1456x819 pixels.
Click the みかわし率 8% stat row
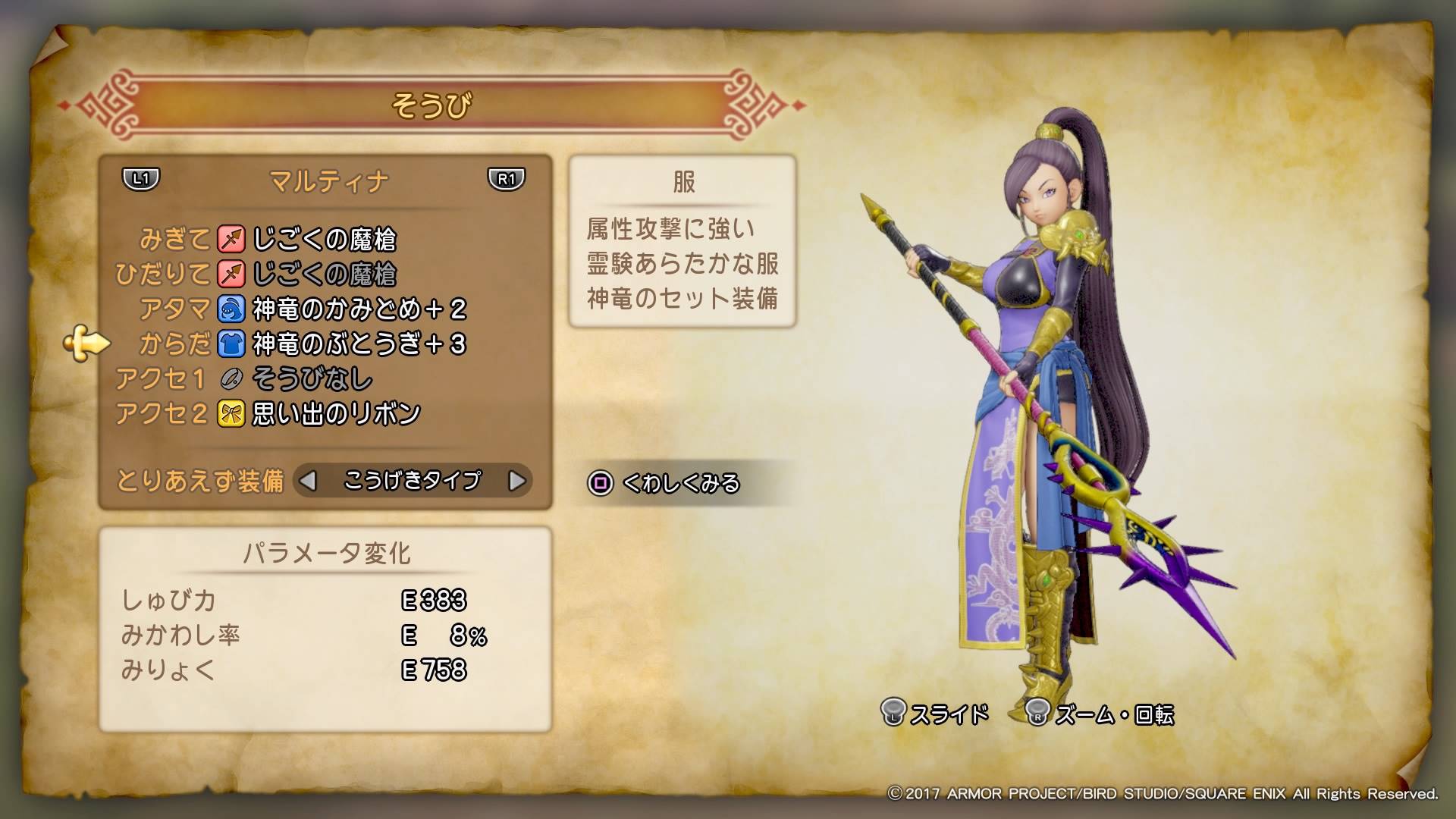tap(303, 636)
